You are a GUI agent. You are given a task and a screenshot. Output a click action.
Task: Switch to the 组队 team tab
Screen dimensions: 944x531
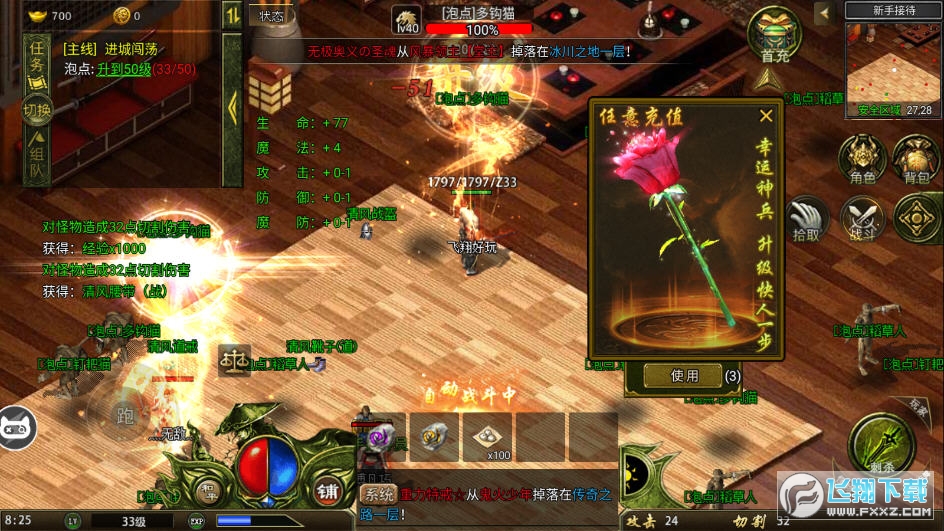point(38,160)
